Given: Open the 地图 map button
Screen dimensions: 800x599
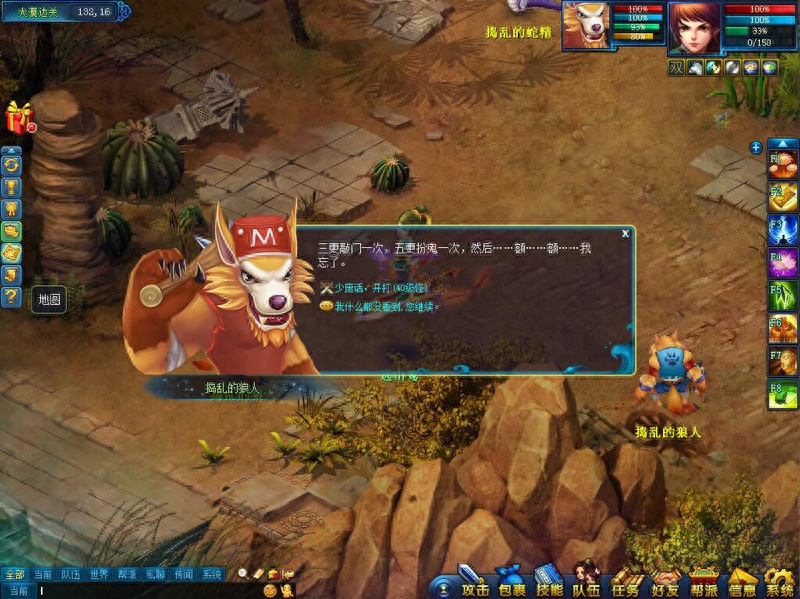Looking at the screenshot, I should pyautogui.click(x=49, y=299).
